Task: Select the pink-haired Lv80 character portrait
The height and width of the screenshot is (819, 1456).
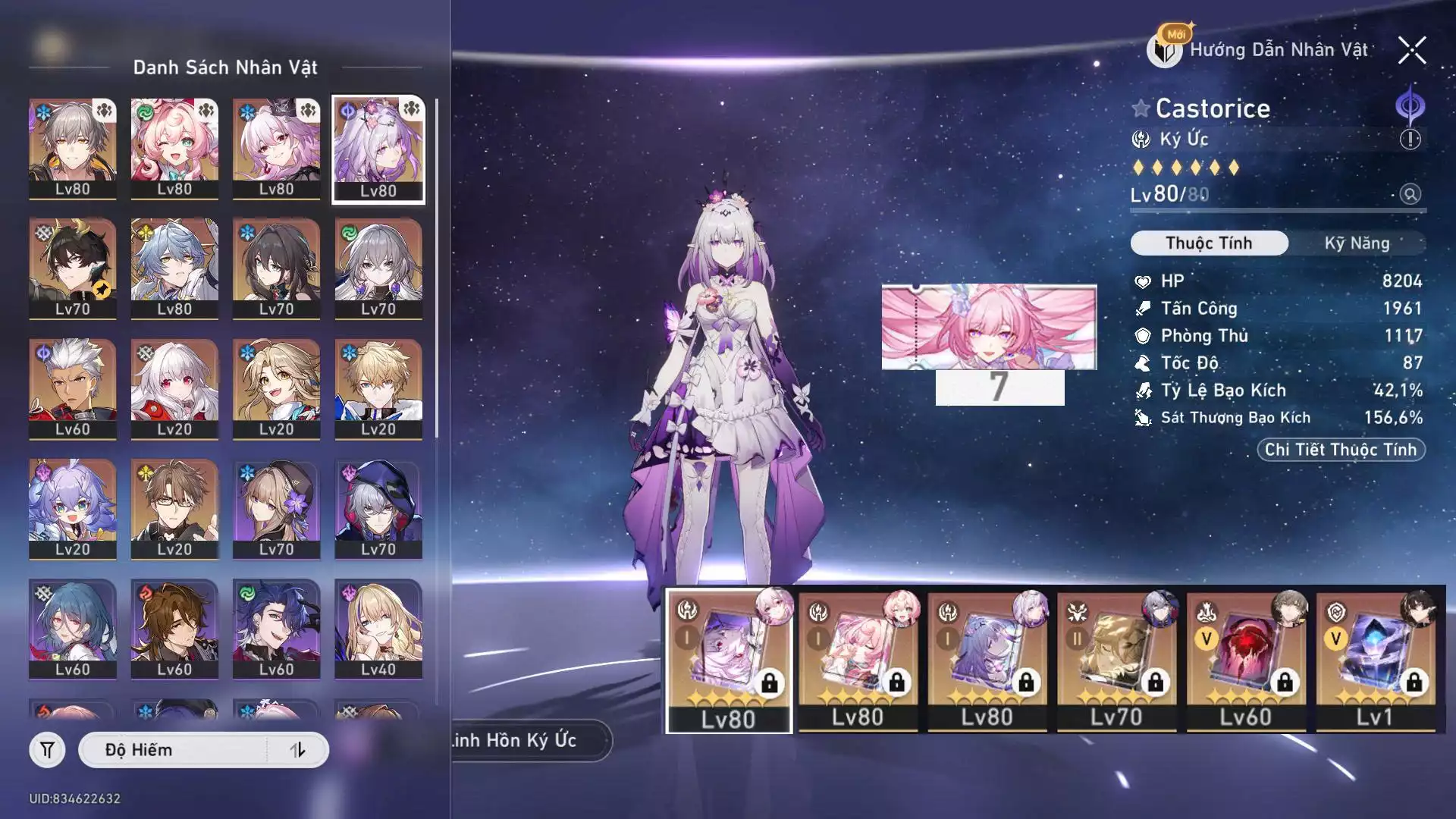Action: 174,149
